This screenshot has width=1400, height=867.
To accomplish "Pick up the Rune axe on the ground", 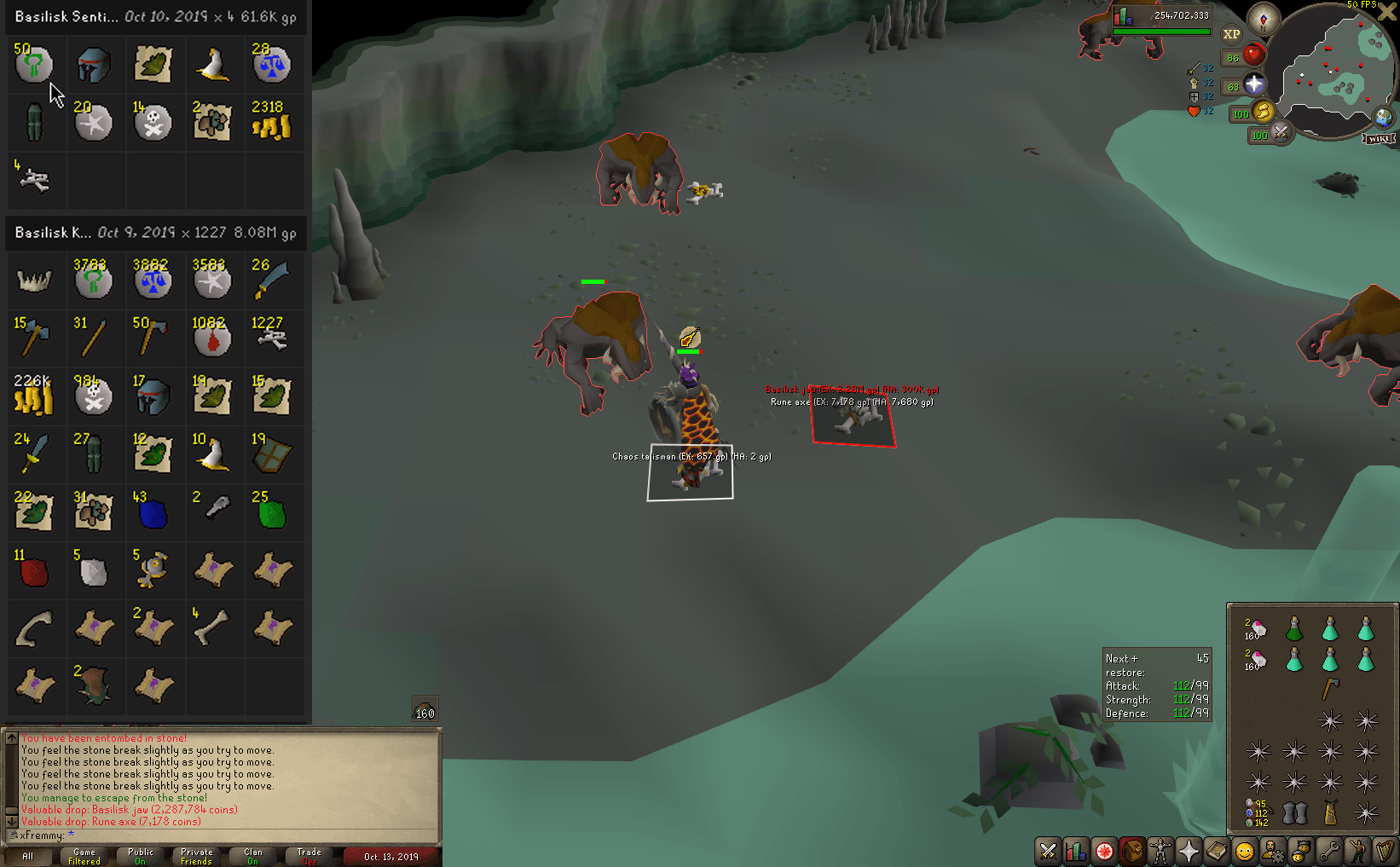I will click(853, 418).
